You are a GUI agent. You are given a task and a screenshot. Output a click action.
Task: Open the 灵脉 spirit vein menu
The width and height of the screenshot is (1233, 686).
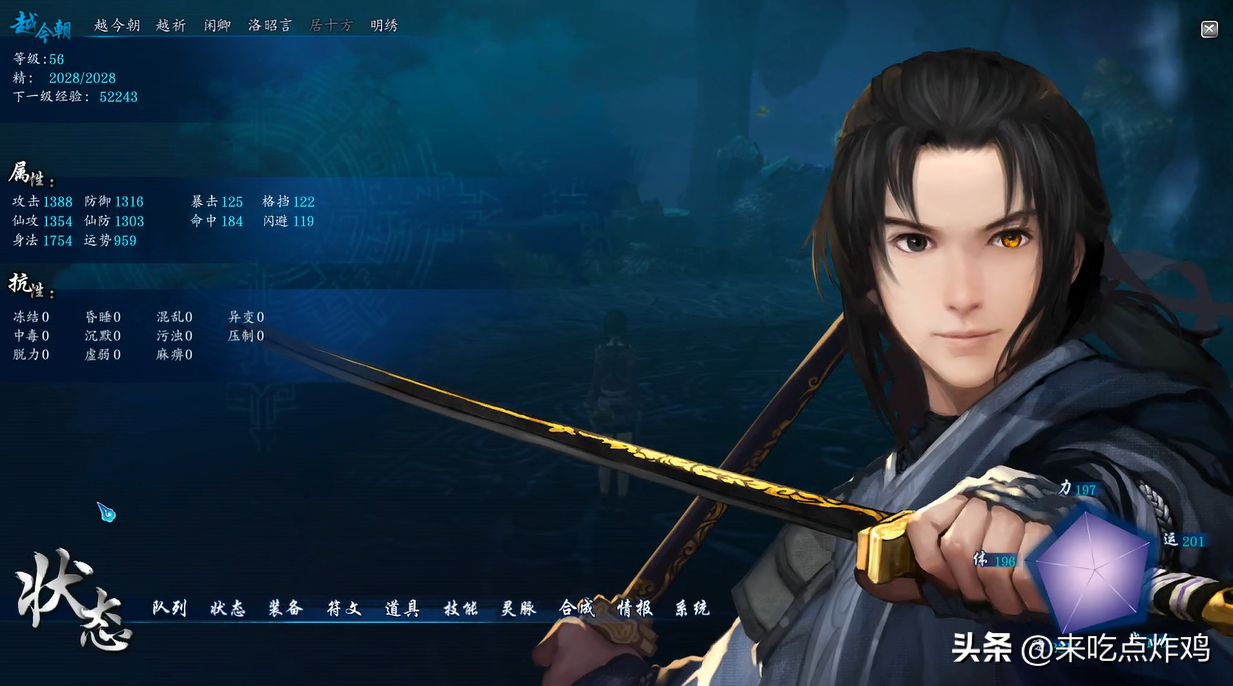pyautogui.click(x=519, y=608)
